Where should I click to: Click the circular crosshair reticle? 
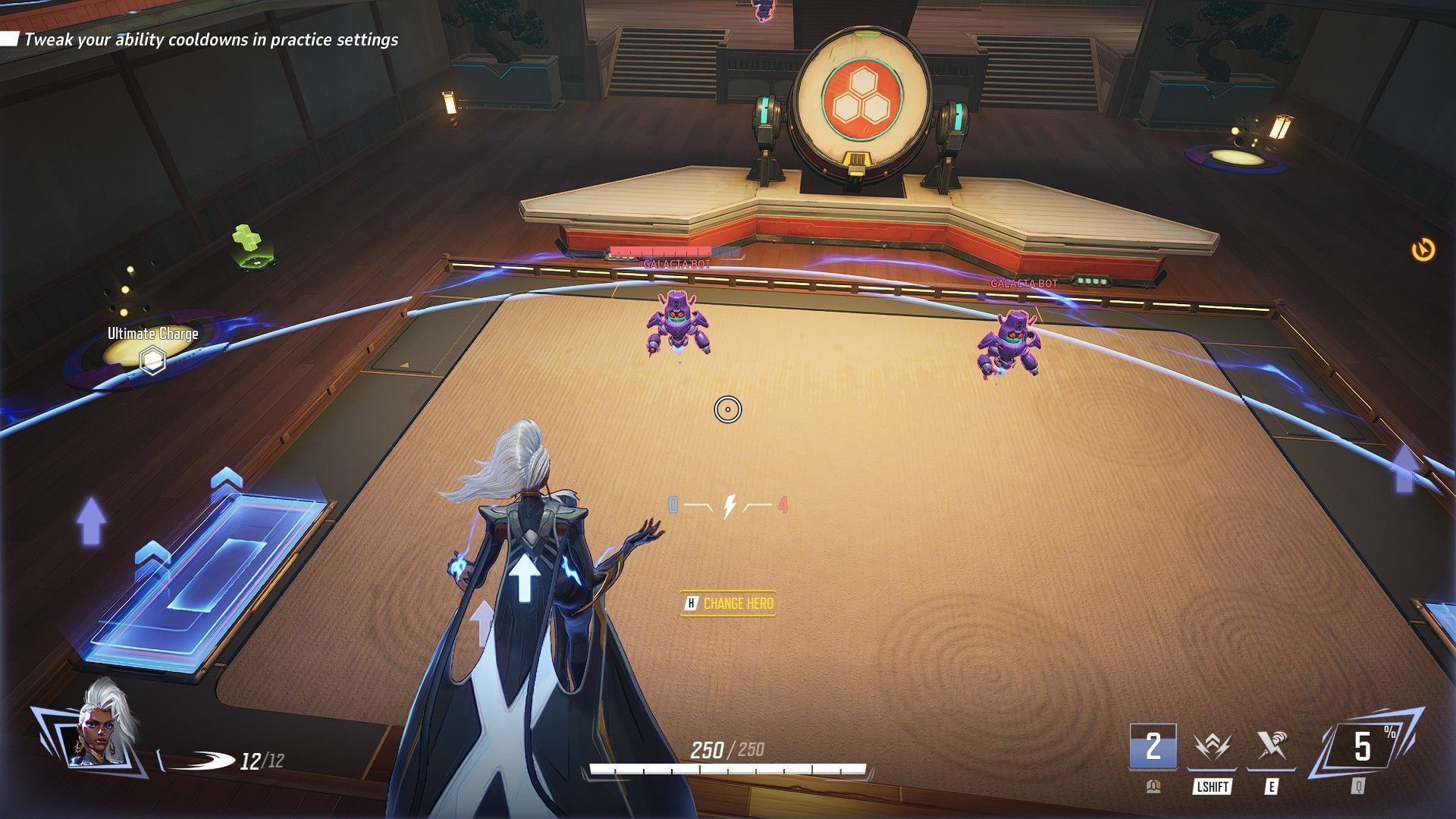tap(728, 409)
